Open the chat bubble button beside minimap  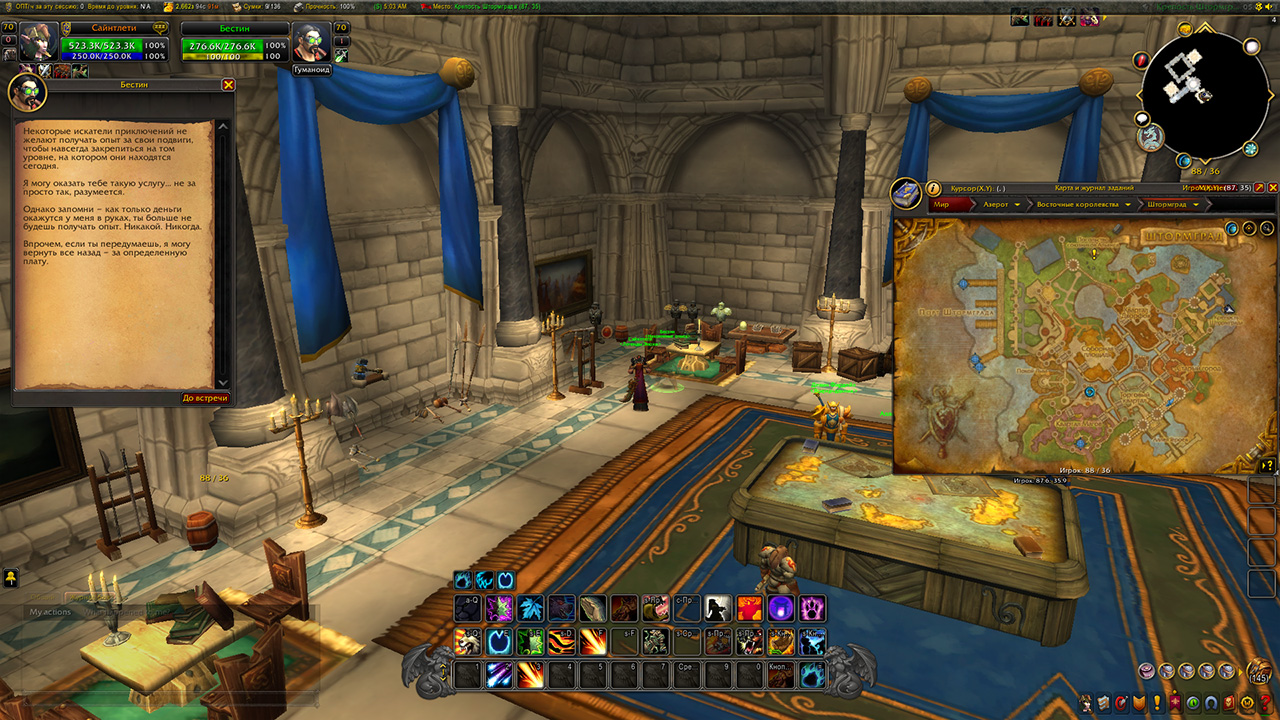pyautogui.click(x=1142, y=120)
